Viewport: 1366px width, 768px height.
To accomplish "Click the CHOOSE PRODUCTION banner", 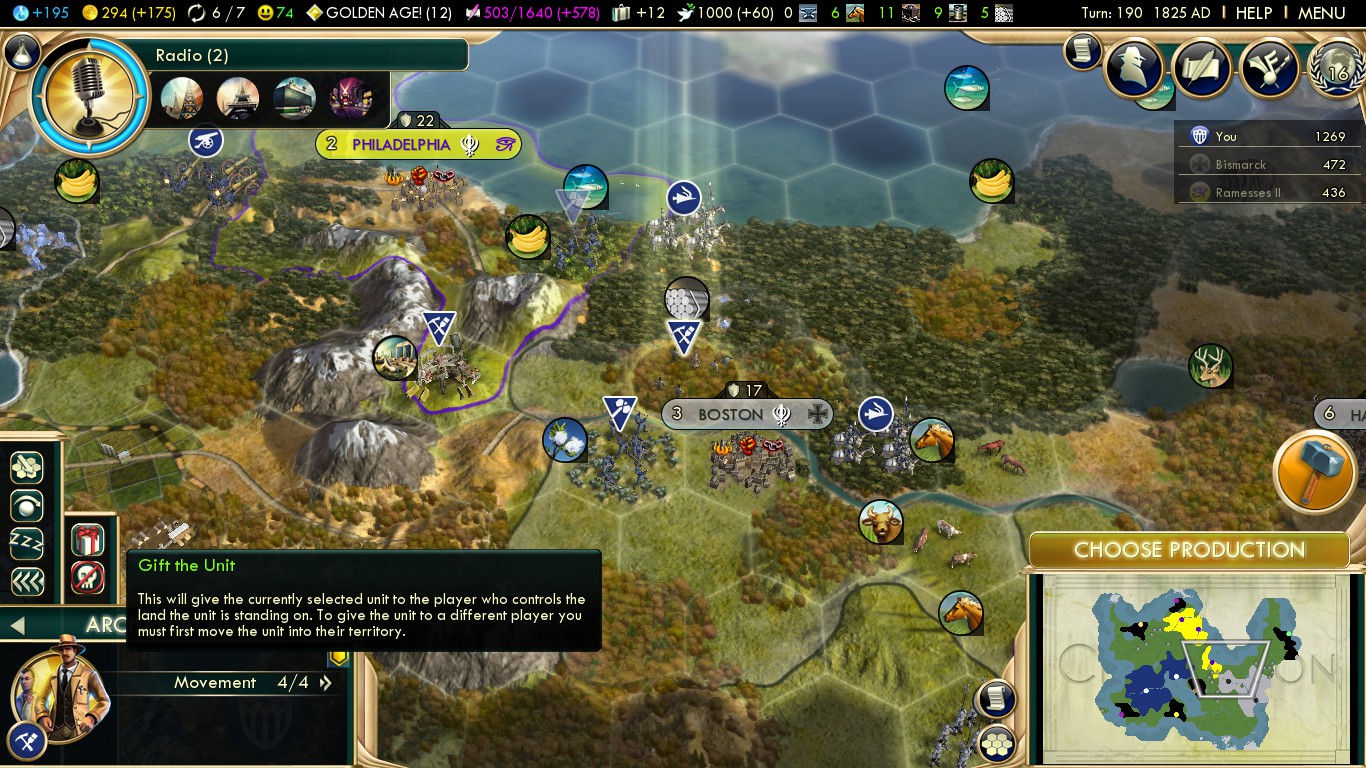I will (1189, 550).
